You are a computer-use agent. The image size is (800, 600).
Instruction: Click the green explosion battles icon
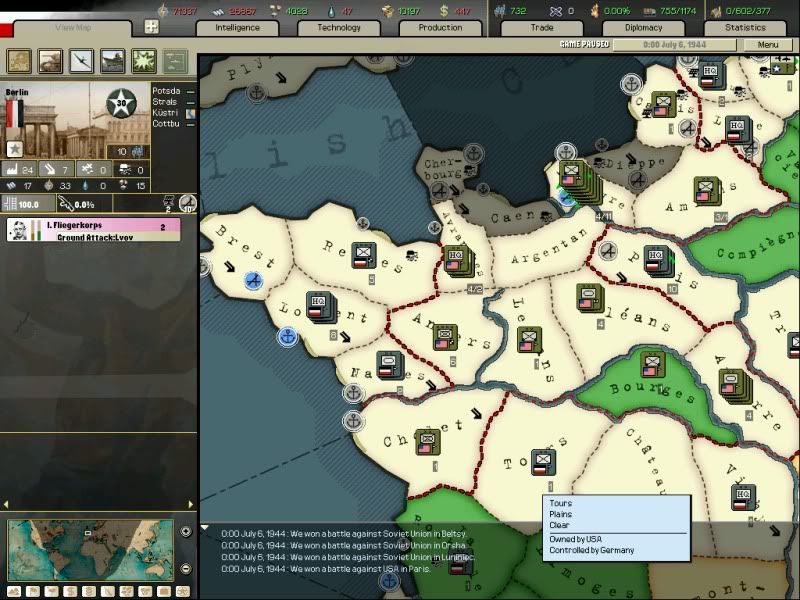(143, 62)
